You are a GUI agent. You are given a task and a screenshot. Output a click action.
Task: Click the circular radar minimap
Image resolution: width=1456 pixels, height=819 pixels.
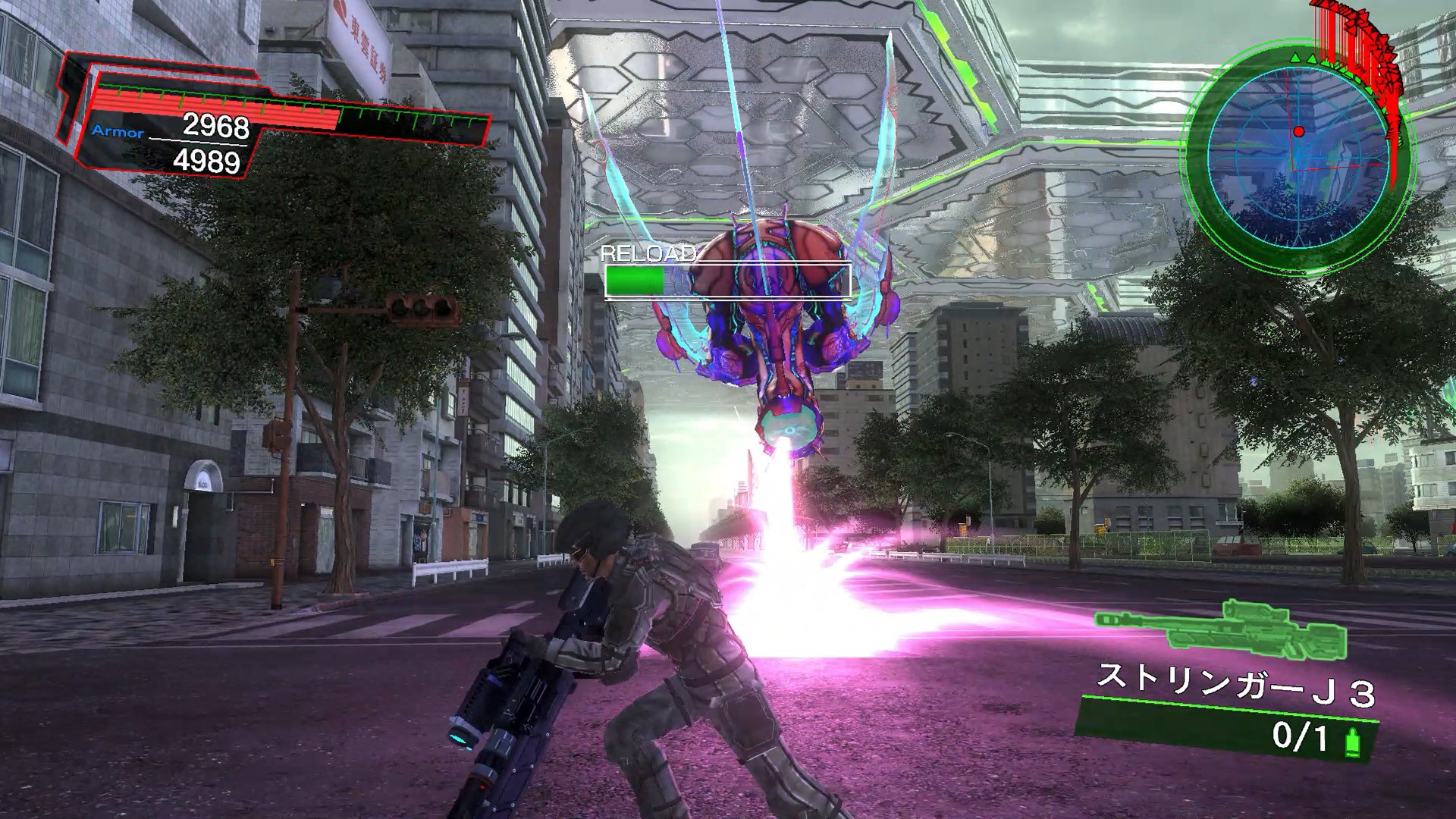coord(1297,155)
